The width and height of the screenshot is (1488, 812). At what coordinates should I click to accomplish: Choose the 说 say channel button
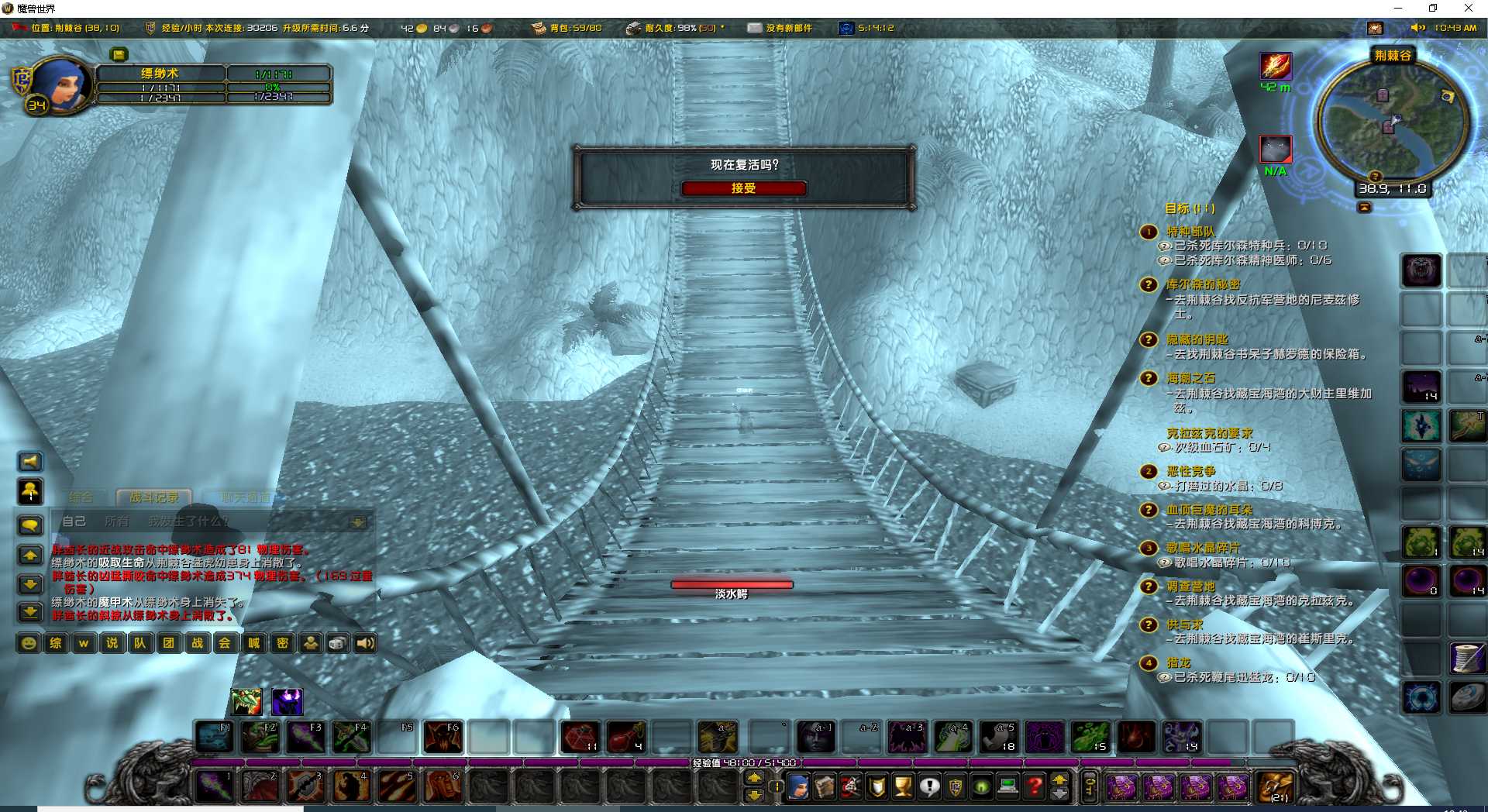(x=112, y=643)
